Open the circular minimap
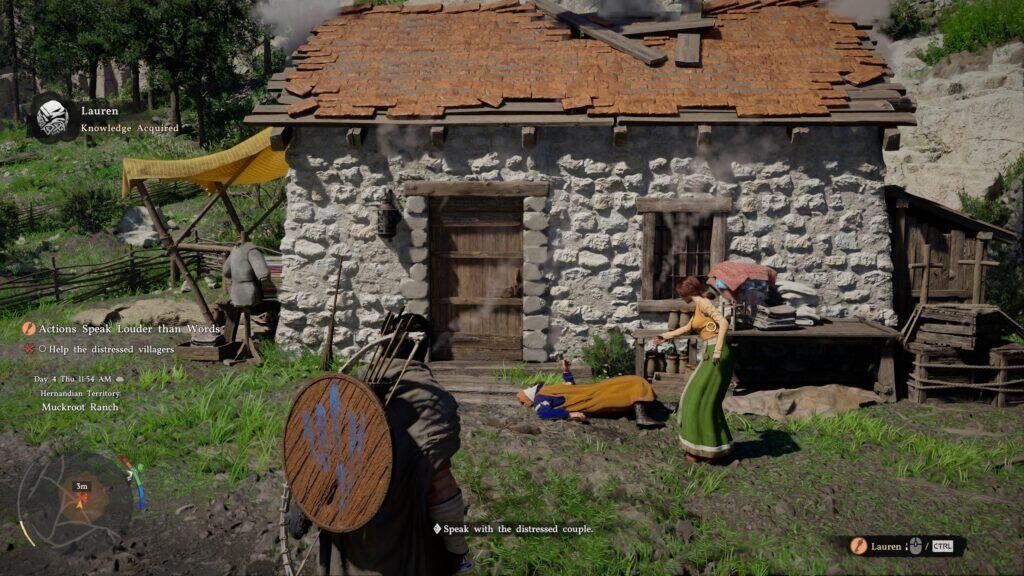This screenshot has width=1024, height=576. coord(77,499)
